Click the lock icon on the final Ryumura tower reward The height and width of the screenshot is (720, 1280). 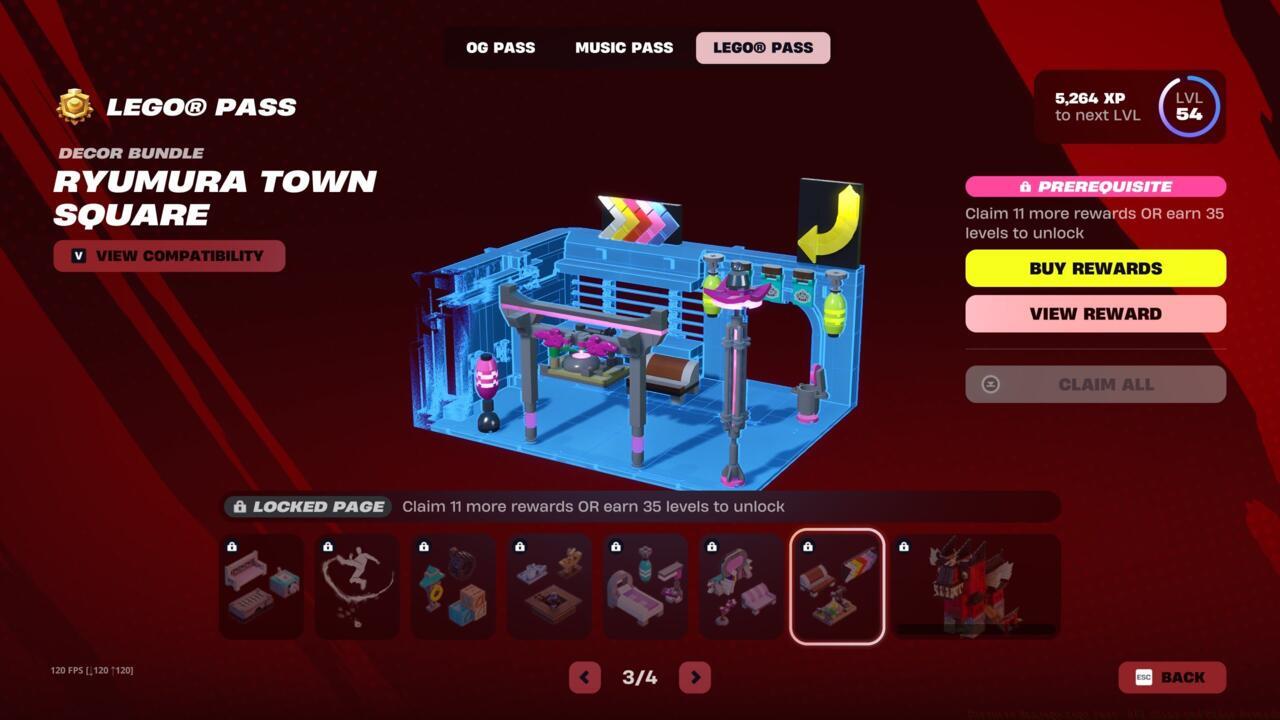pos(903,546)
